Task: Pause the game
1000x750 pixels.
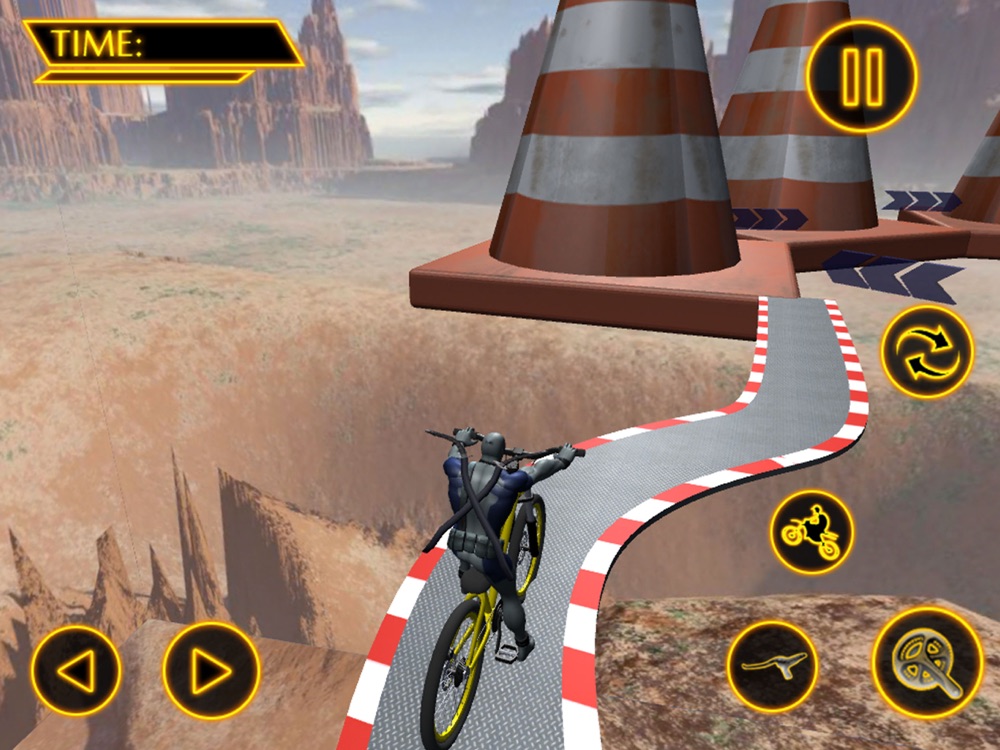Action: tap(861, 76)
